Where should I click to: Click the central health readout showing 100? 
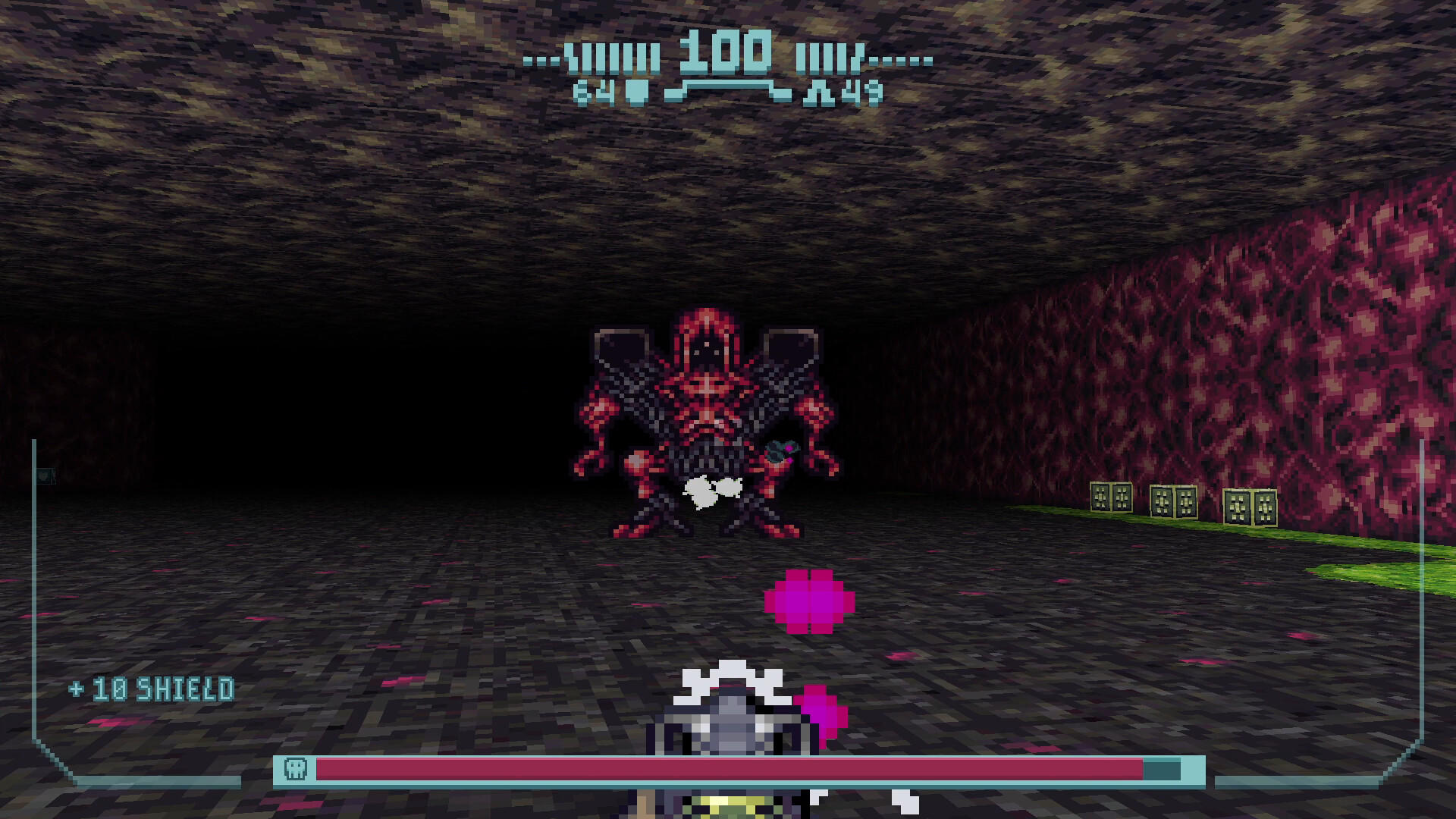tap(728, 55)
